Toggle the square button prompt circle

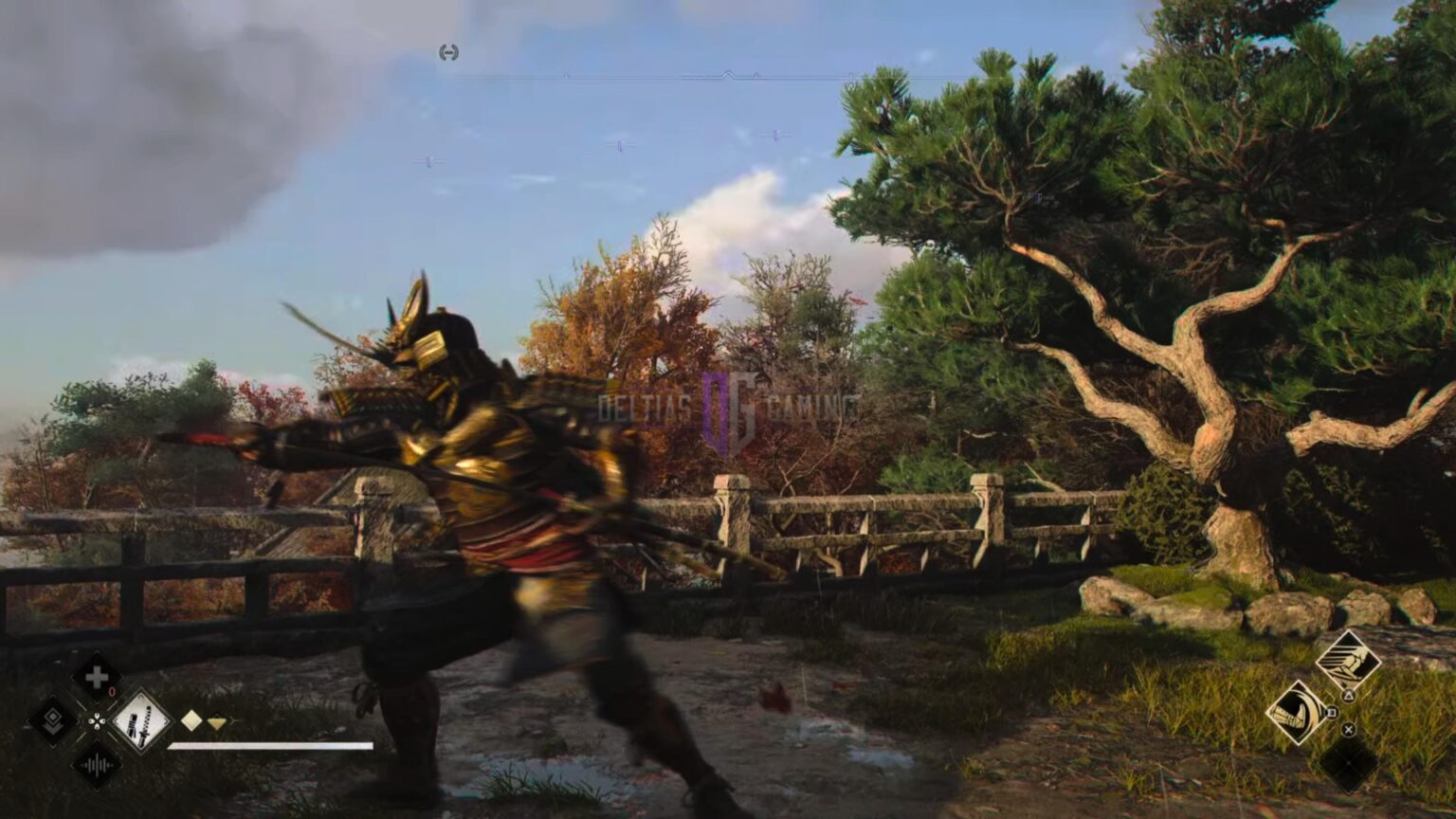click(x=1331, y=712)
